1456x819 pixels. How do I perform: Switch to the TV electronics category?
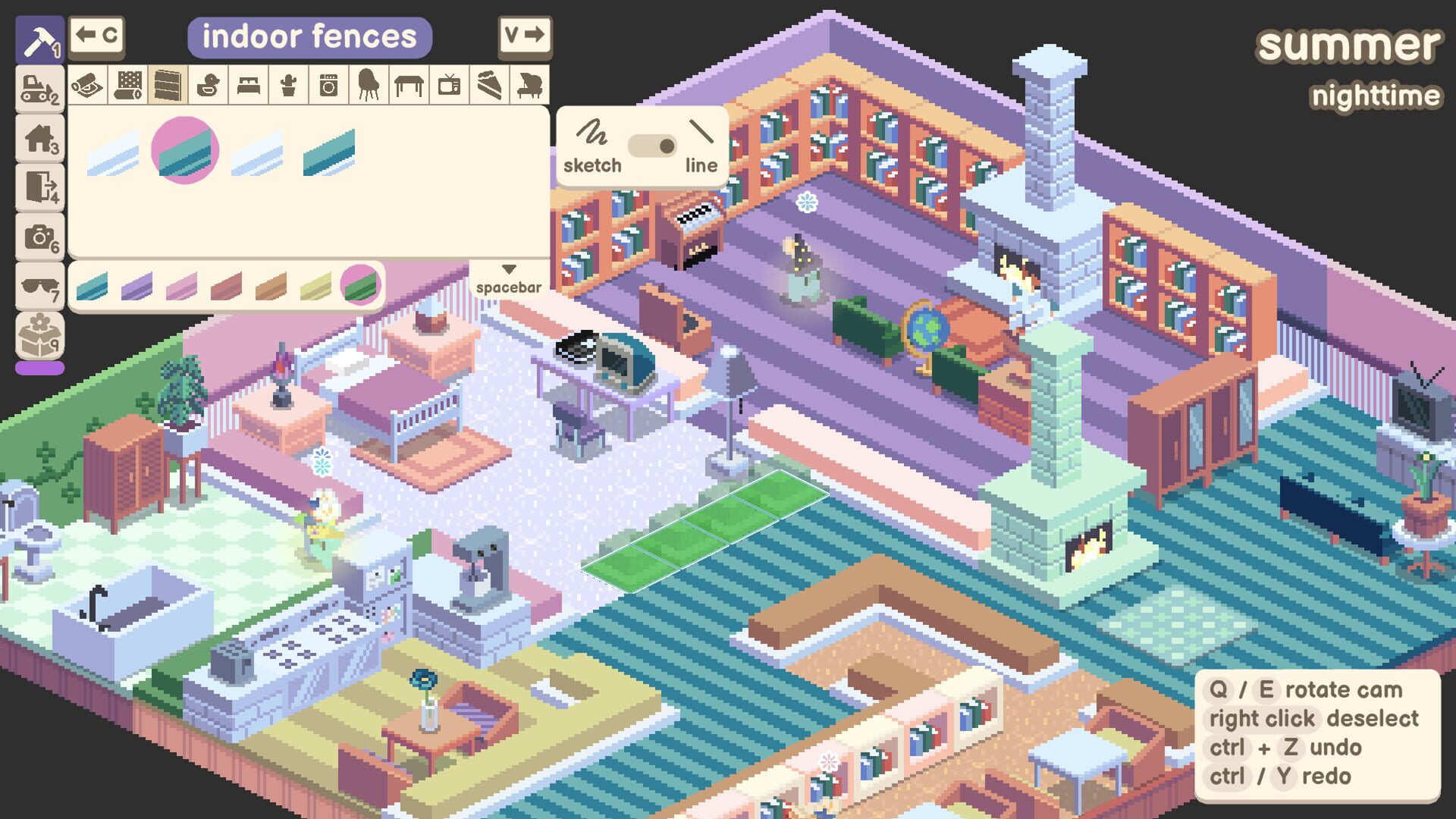coord(447,85)
